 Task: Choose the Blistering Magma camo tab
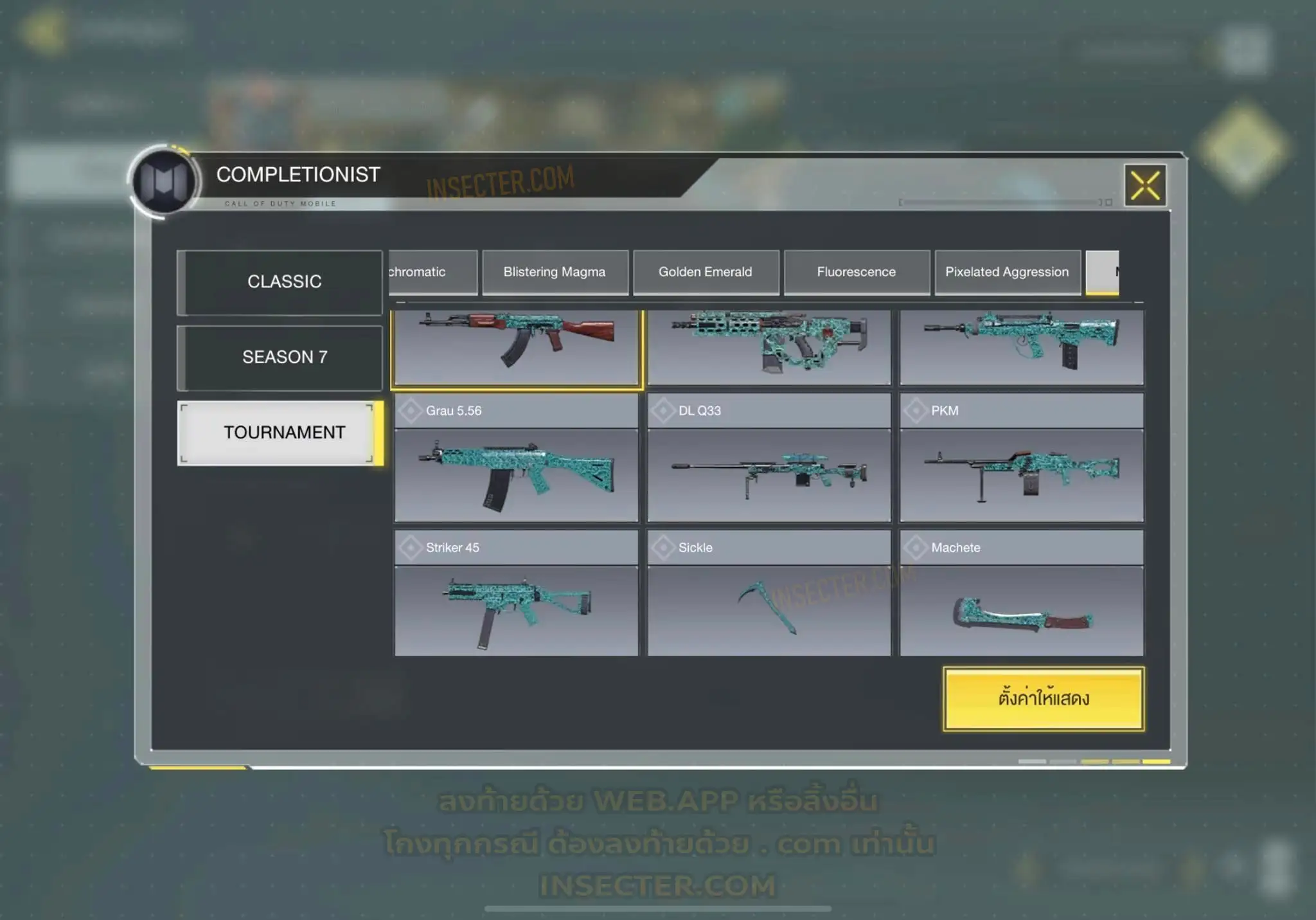click(x=555, y=272)
